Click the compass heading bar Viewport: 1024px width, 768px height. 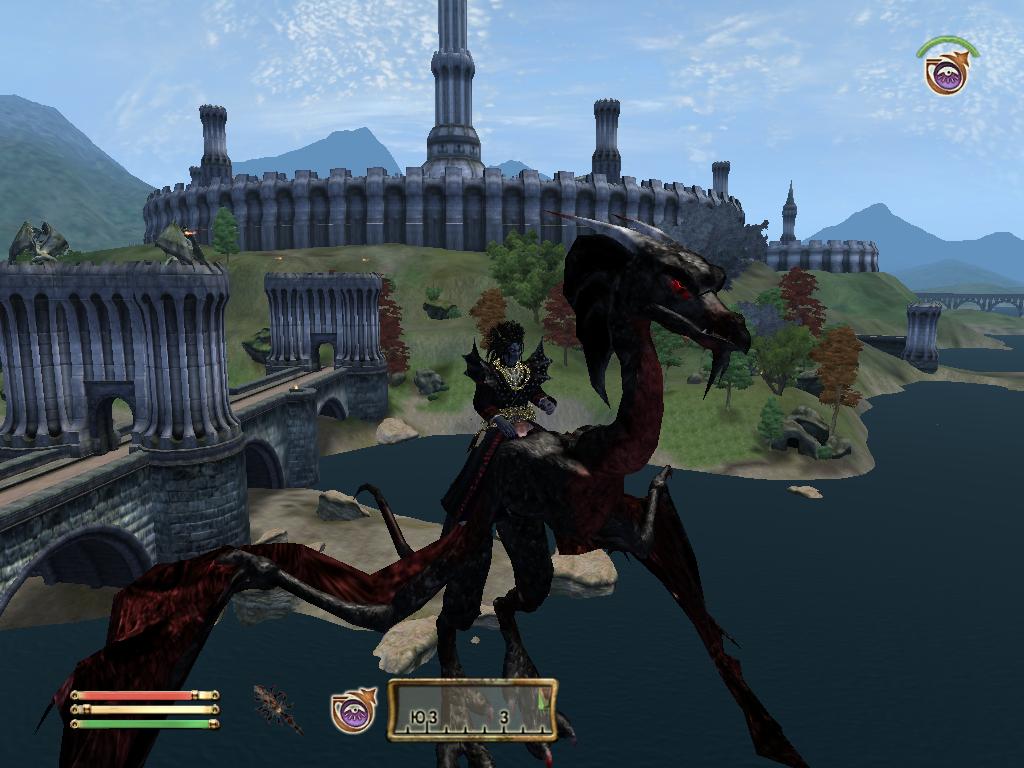click(x=472, y=710)
